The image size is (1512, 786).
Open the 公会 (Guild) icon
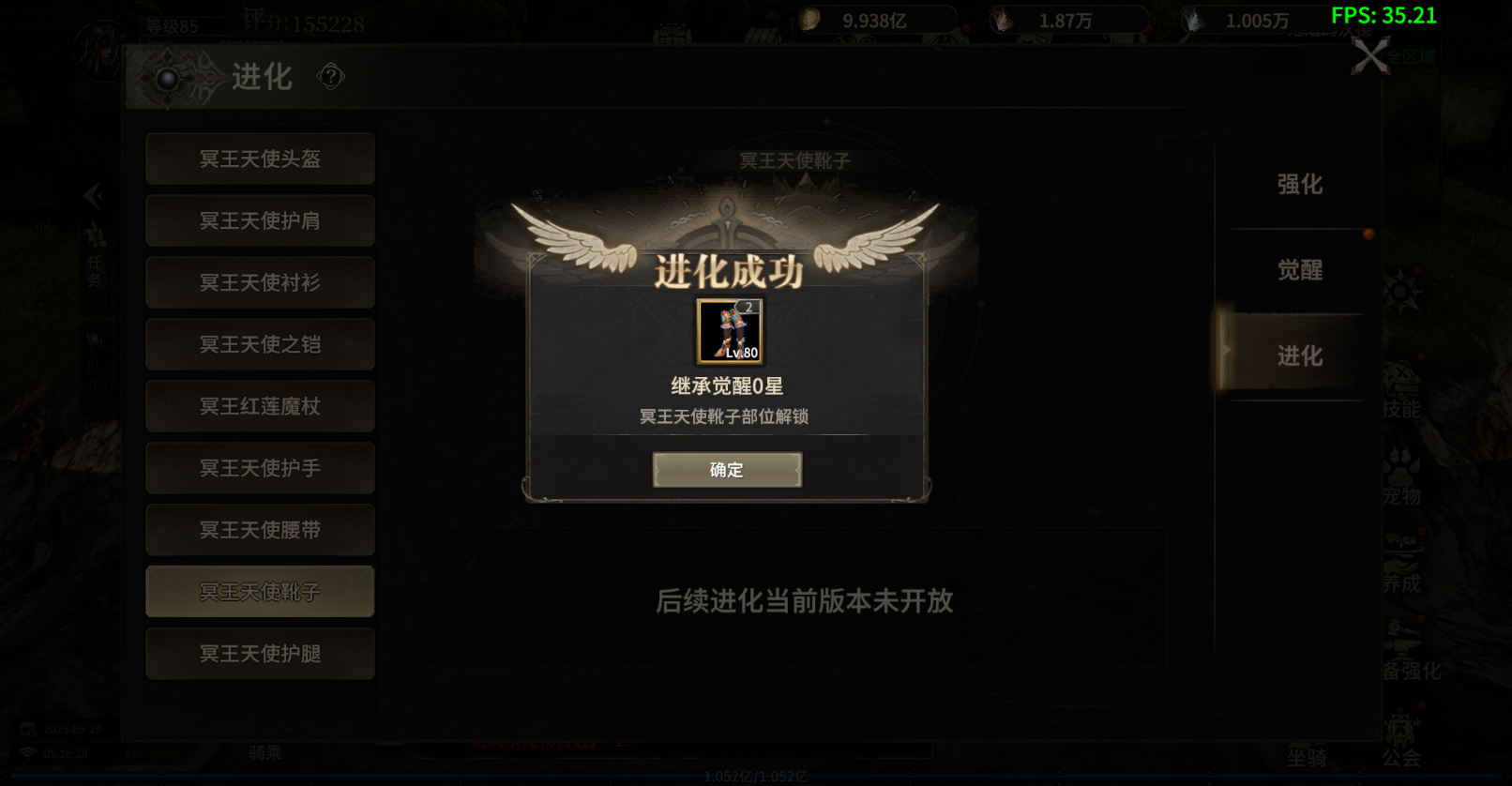(1401, 736)
